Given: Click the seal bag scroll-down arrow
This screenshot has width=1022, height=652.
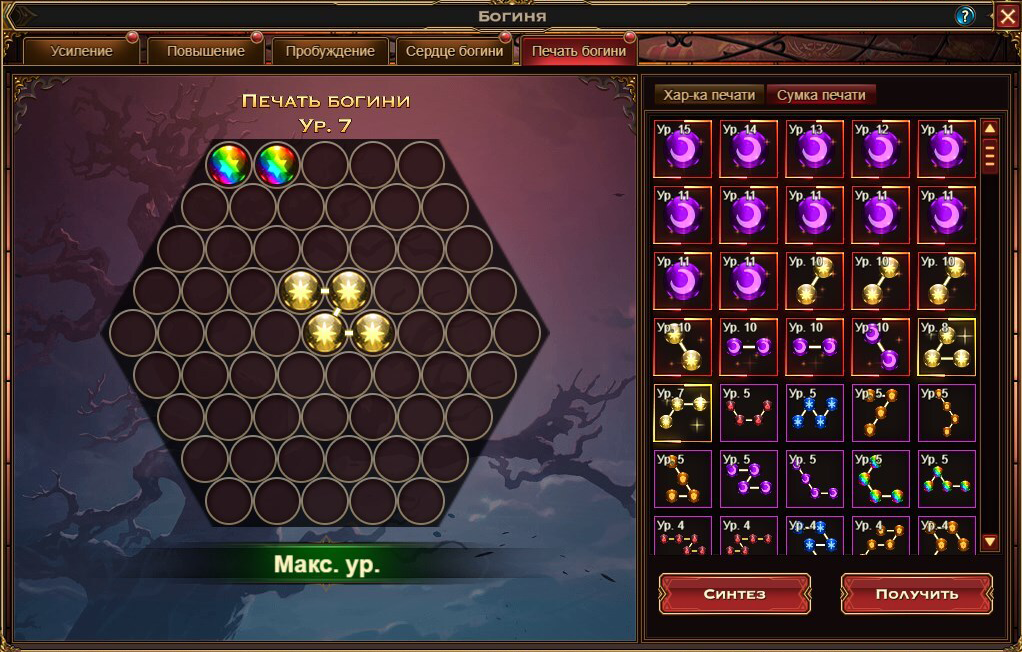Looking at the screenshot, I should click(990, 542).
